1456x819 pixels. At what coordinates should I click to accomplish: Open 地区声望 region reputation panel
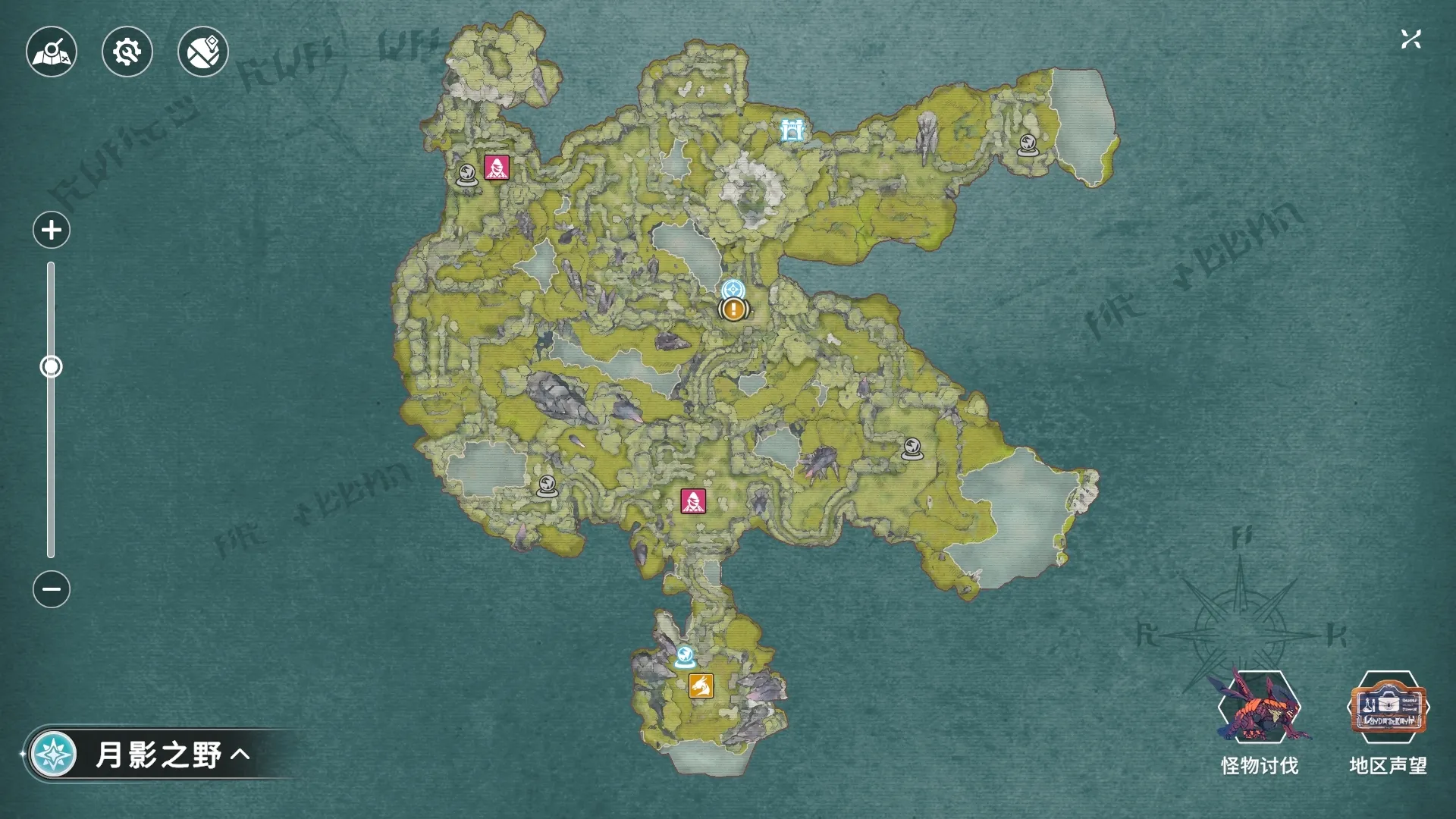click(x=1388, y=722)
